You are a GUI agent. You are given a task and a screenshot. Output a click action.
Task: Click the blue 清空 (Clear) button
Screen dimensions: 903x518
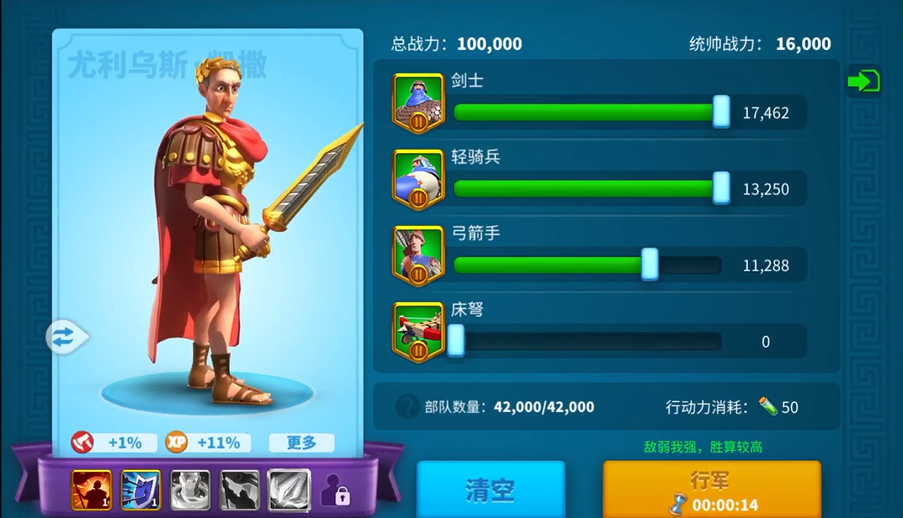point(490,490)
